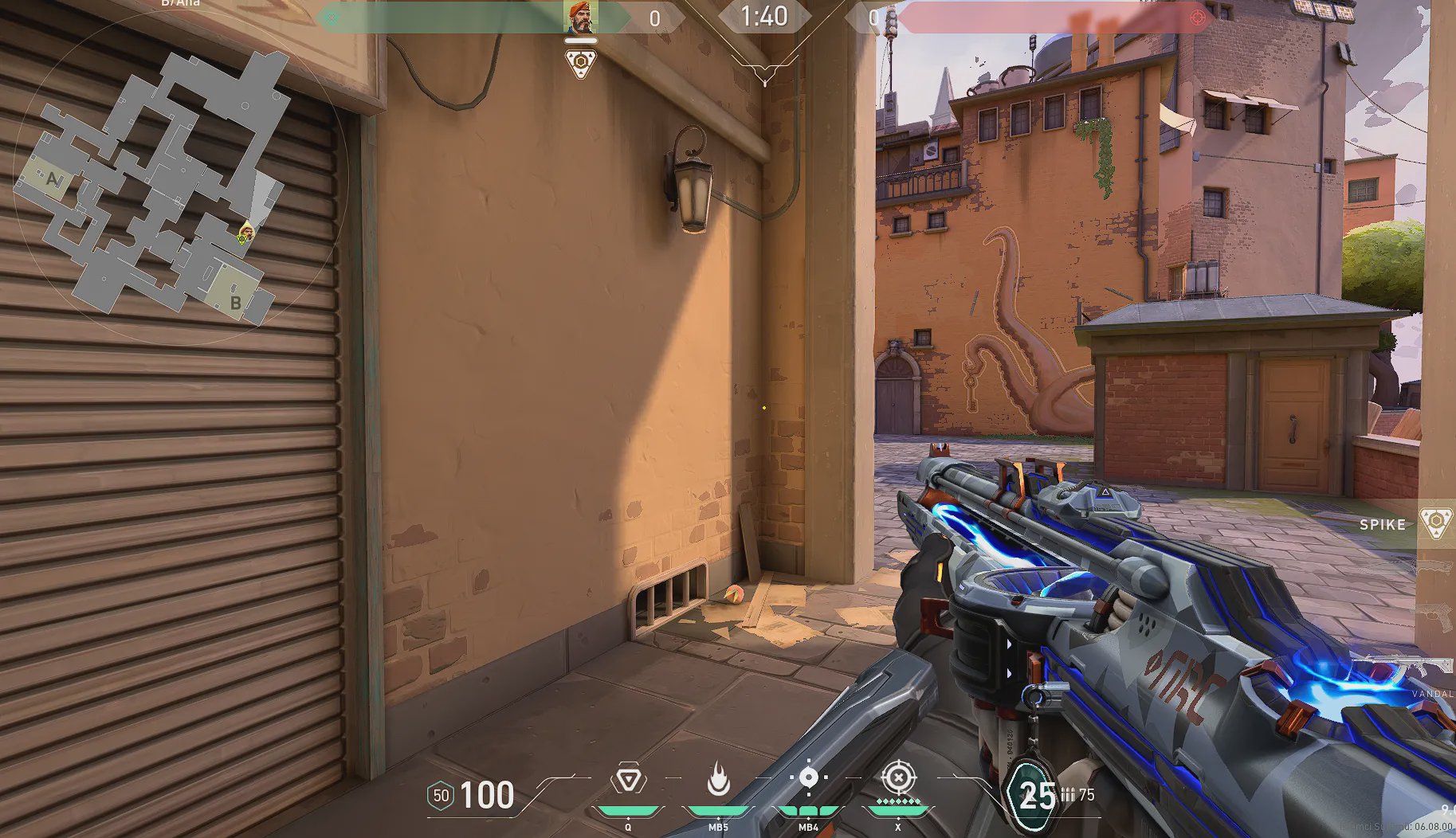Choose the pistol sidearm inventory slot
Screen dimensions: 1456x838
point(1436,614)
